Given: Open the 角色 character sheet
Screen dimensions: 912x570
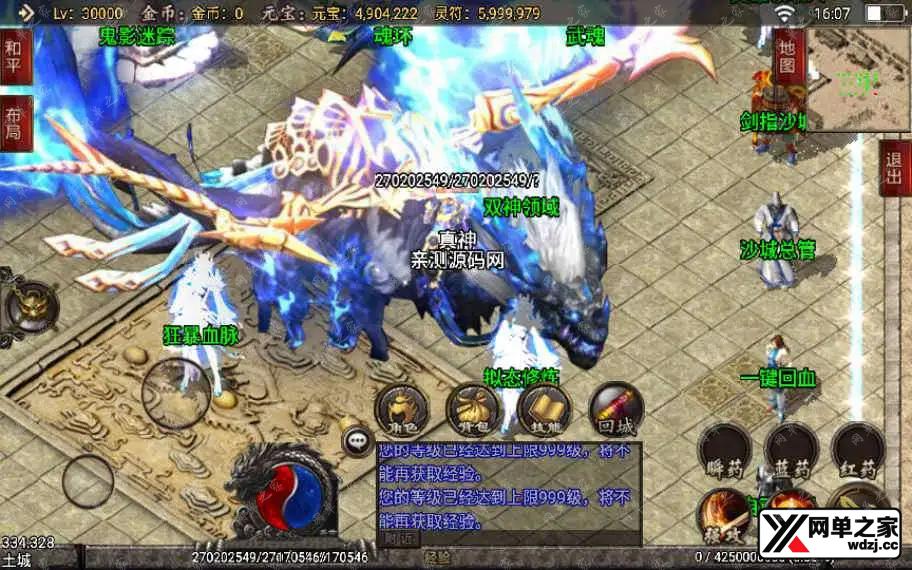Looking at the screenshot, I should point(401,408).
